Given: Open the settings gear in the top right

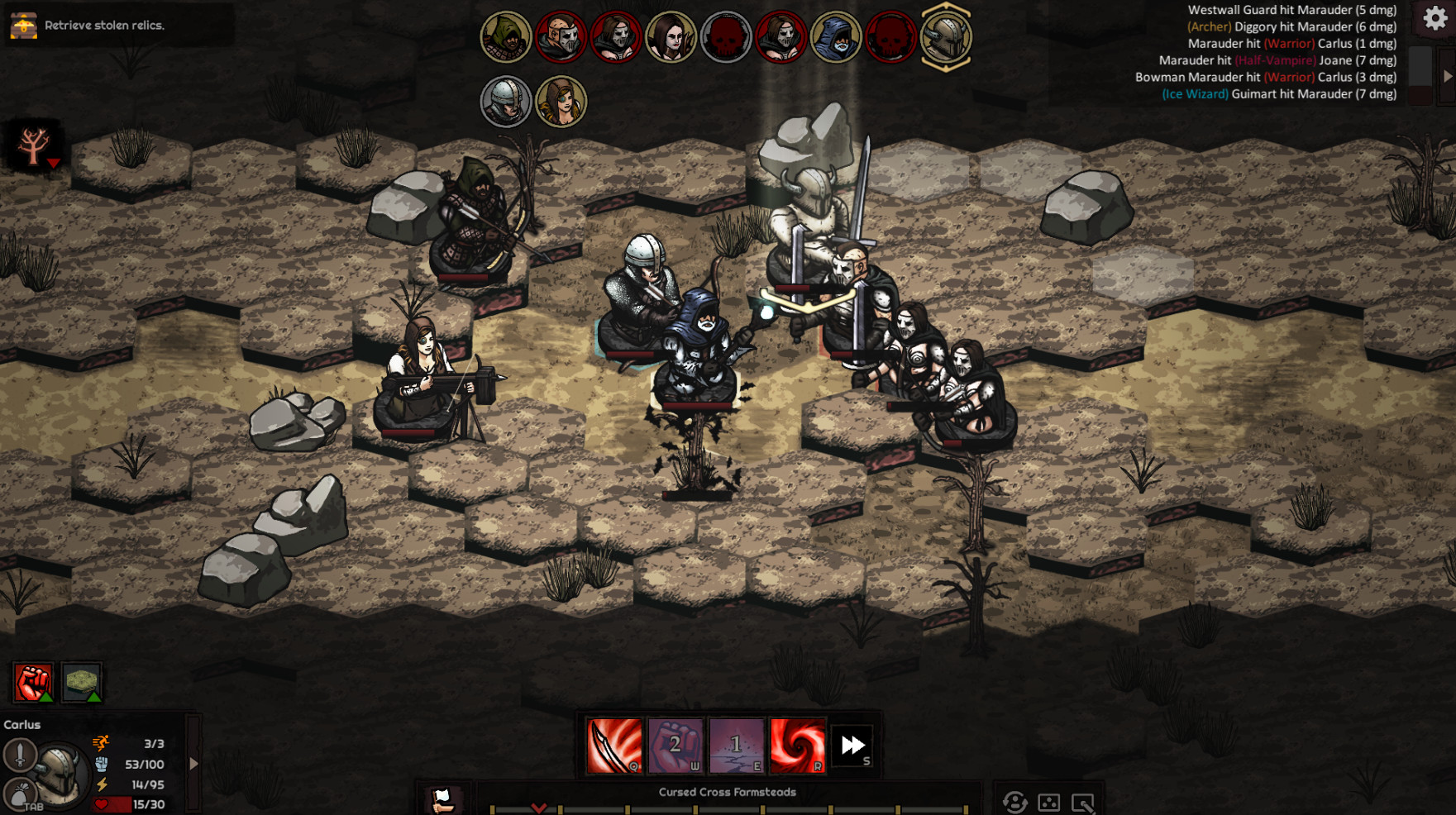Looking at the screenshot, I should tap(1433, 18).
